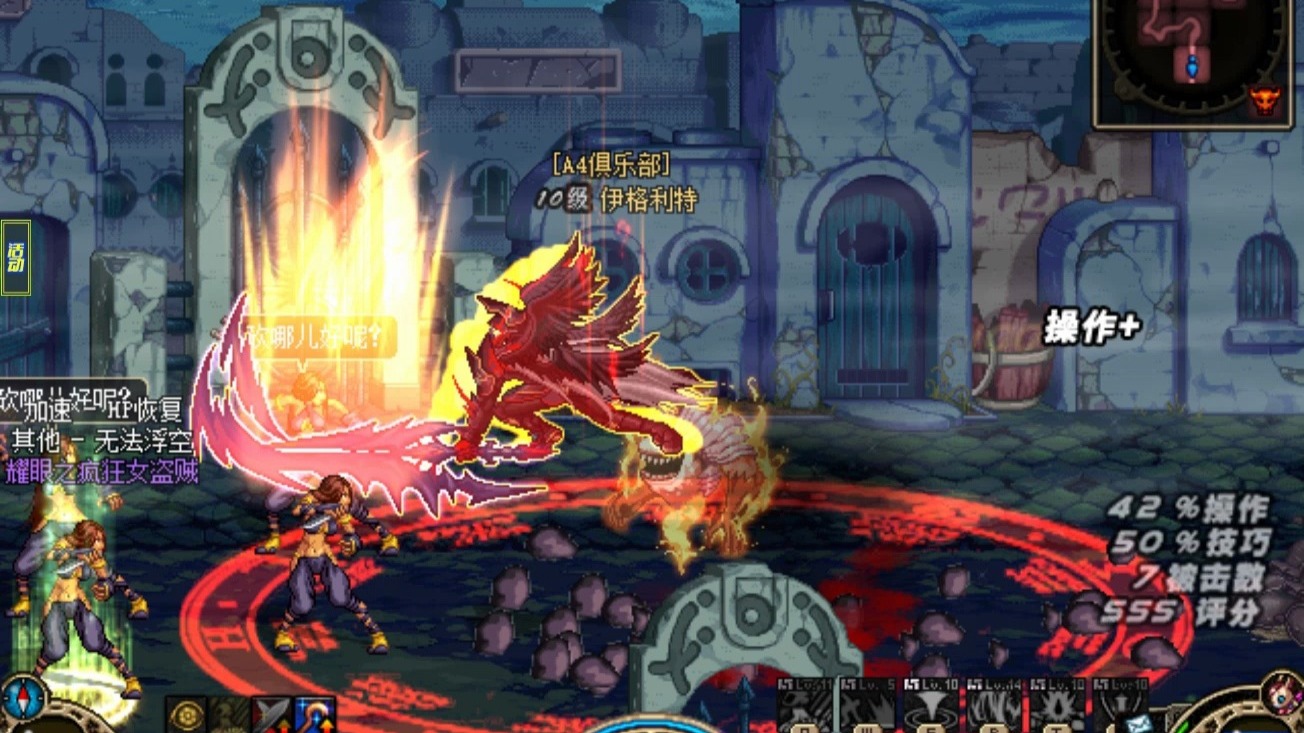
Task: Activate the Lv.5 claw slash skill
Action: (x=868, y=707)
